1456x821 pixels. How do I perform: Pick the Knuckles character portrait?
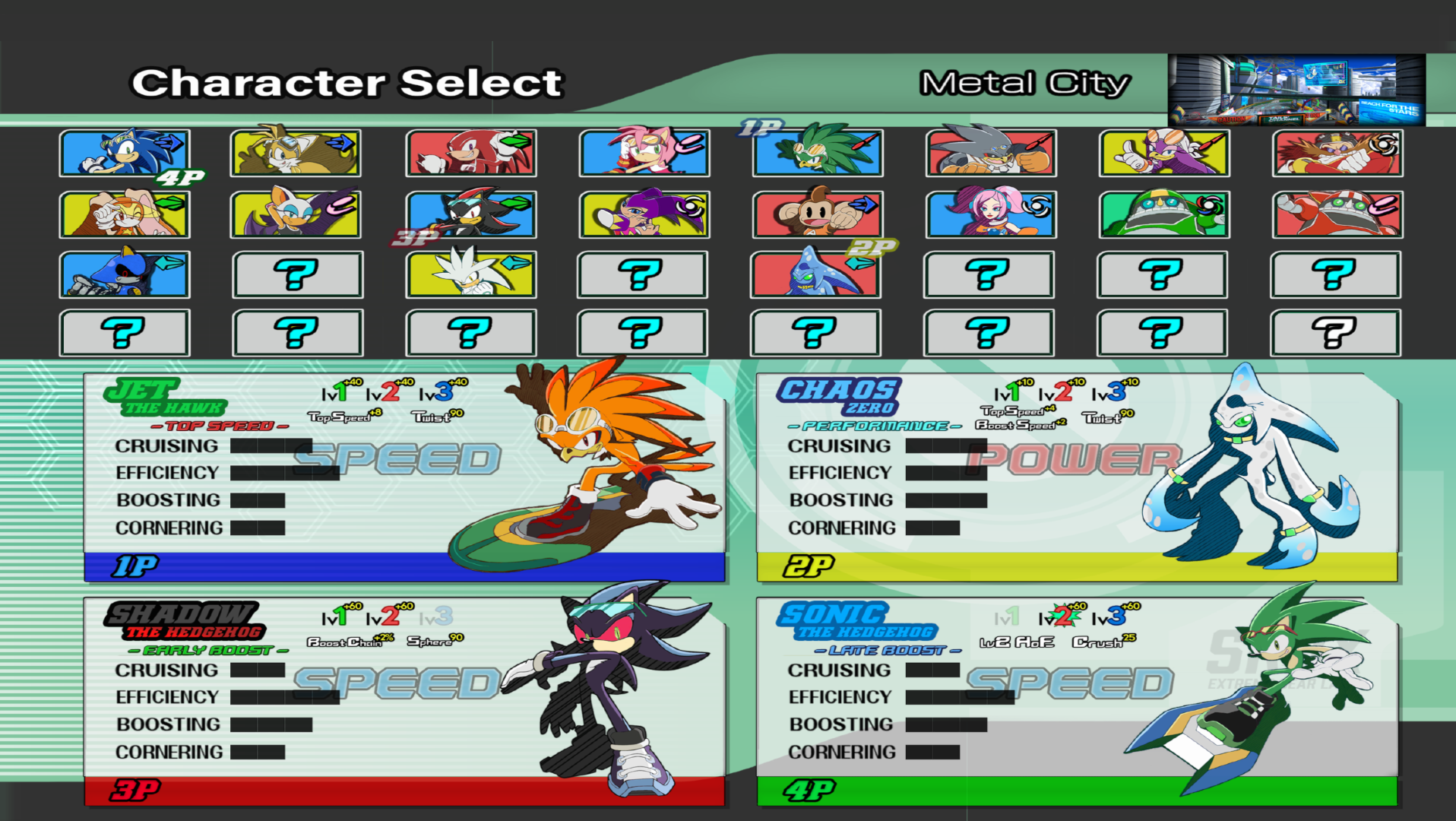tap(471, 153)
